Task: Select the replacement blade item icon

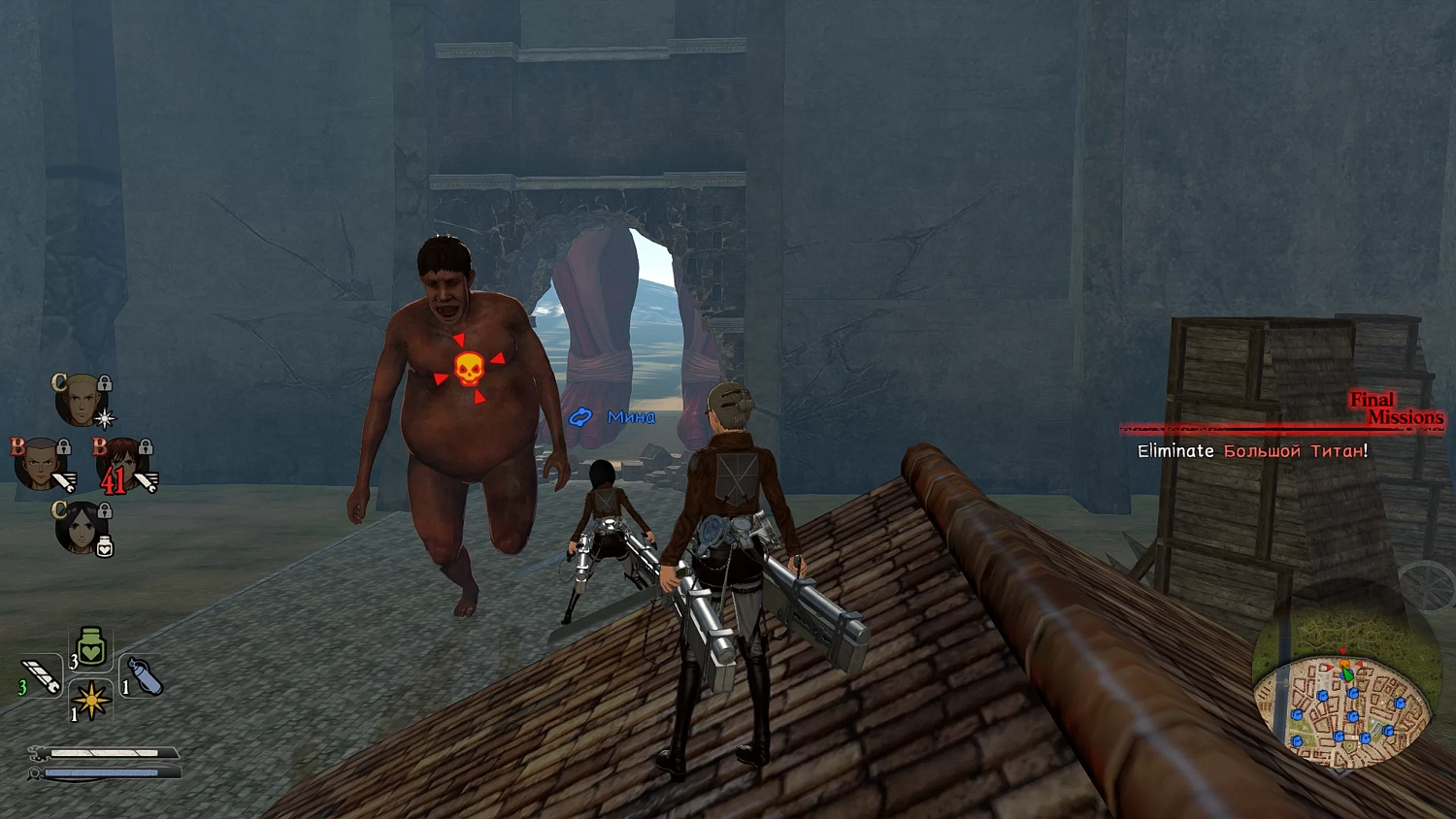Action: pyautogui.click(x=43, y=676)
